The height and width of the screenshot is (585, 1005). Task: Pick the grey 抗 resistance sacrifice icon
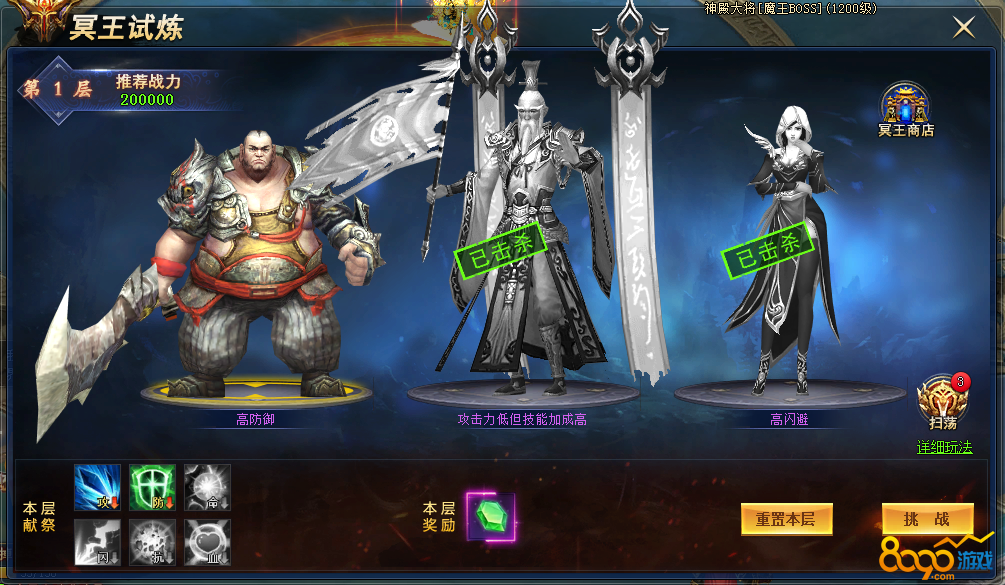tap(152, 542)
